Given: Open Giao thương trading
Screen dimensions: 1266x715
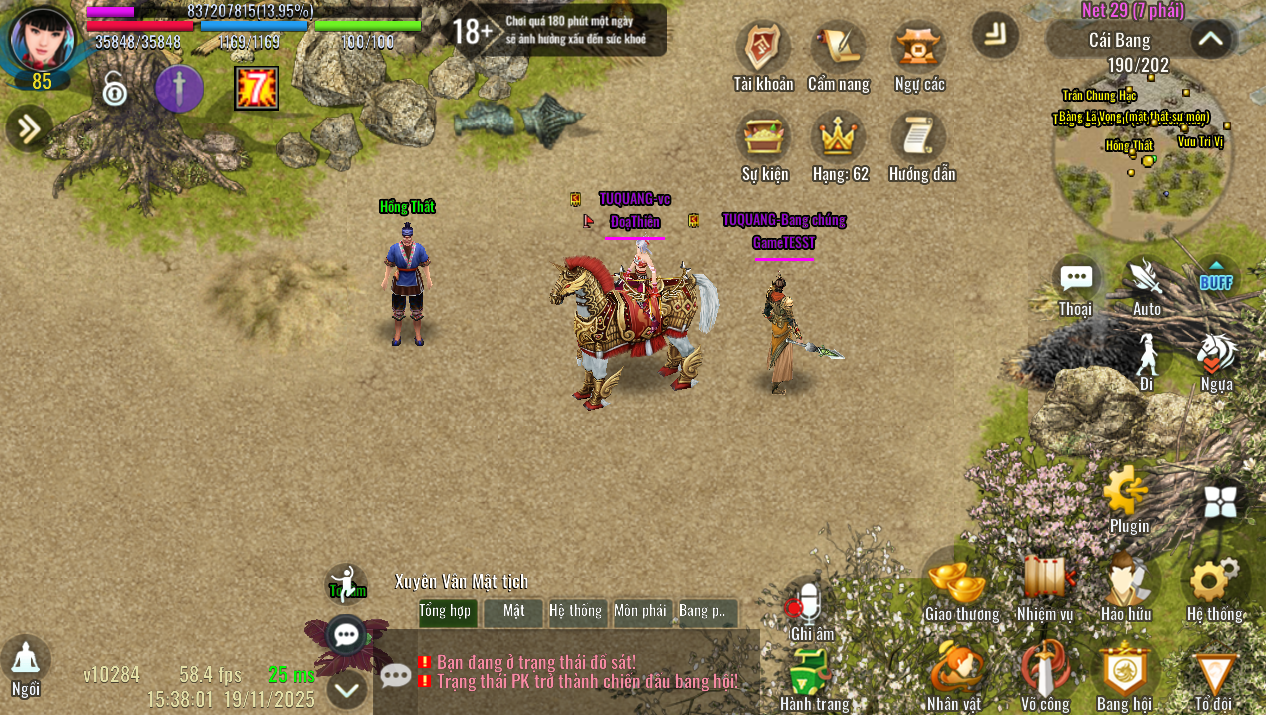Looking at the screenshot, I should (960, 580).
